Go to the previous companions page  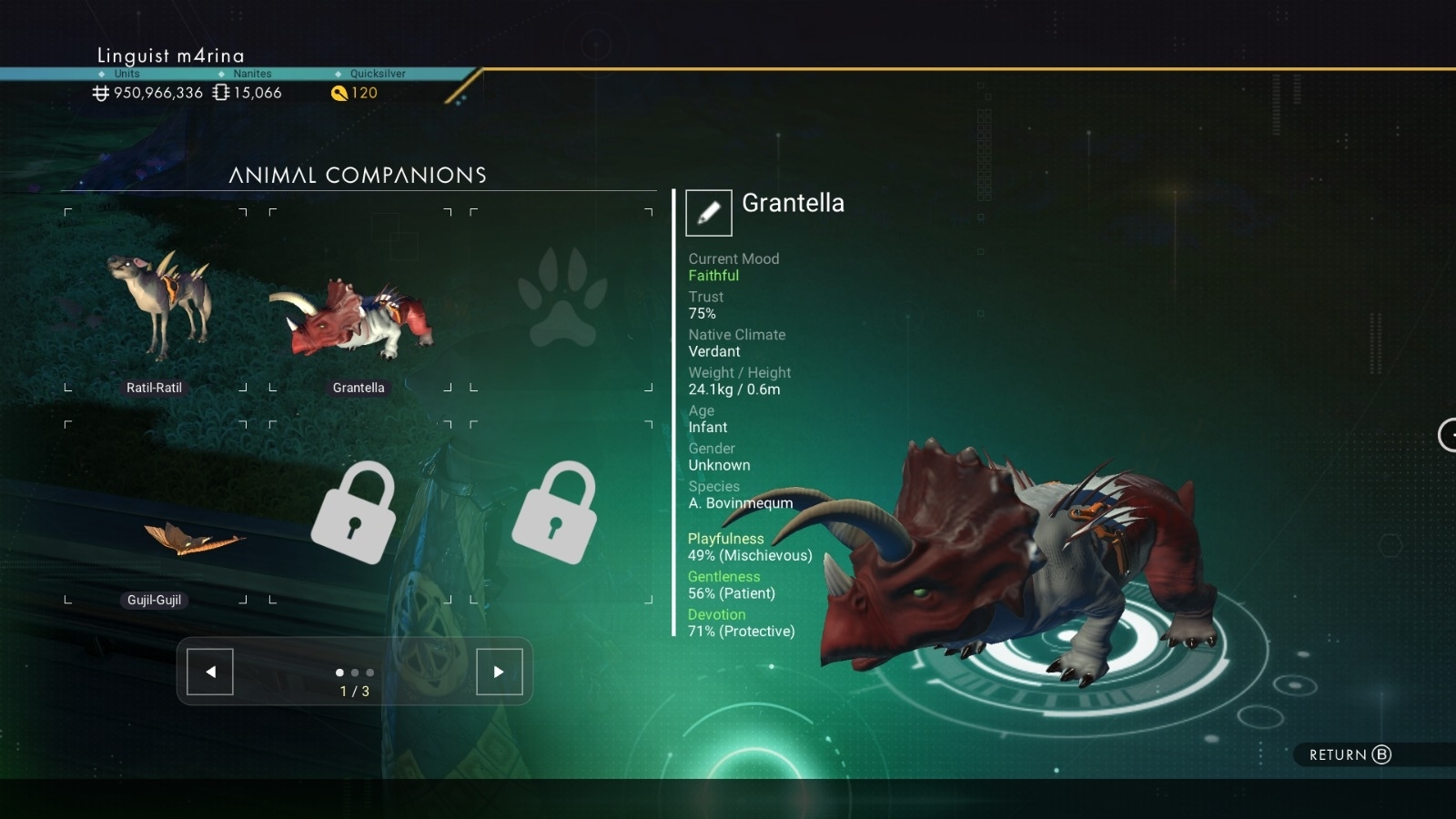[210, 672]
